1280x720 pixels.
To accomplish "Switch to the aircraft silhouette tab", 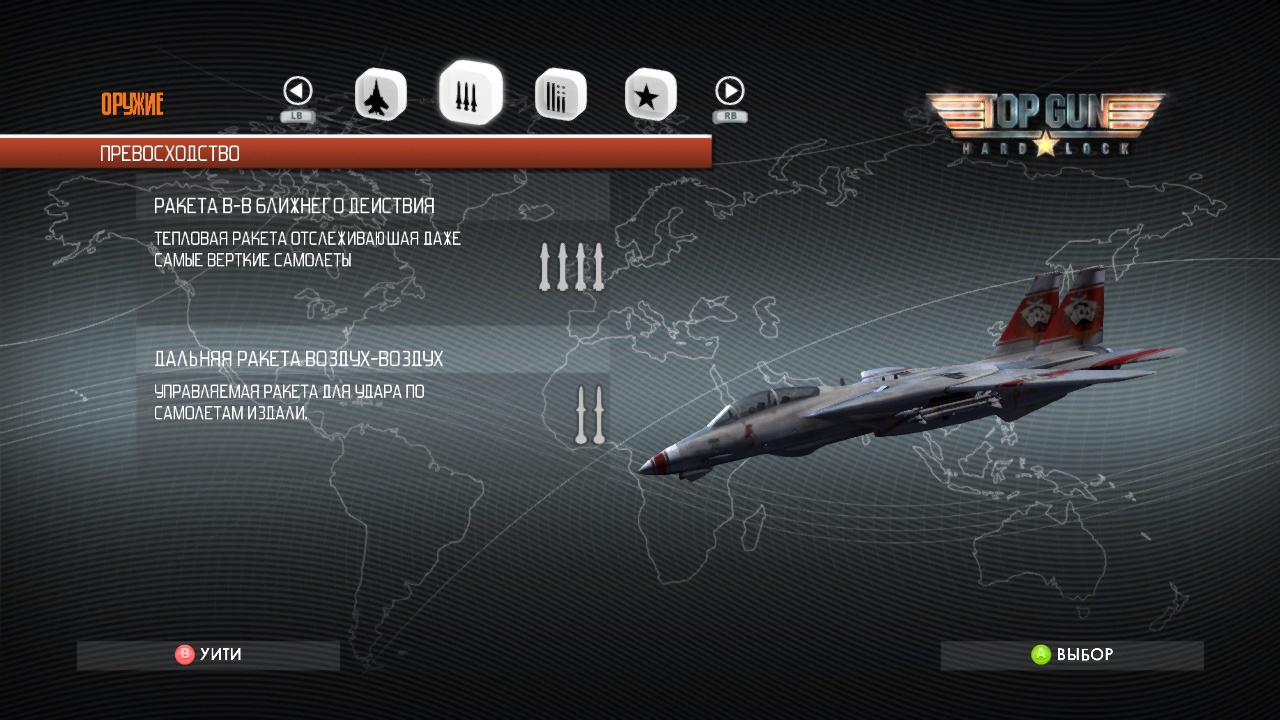I will [x=380, y=95].
